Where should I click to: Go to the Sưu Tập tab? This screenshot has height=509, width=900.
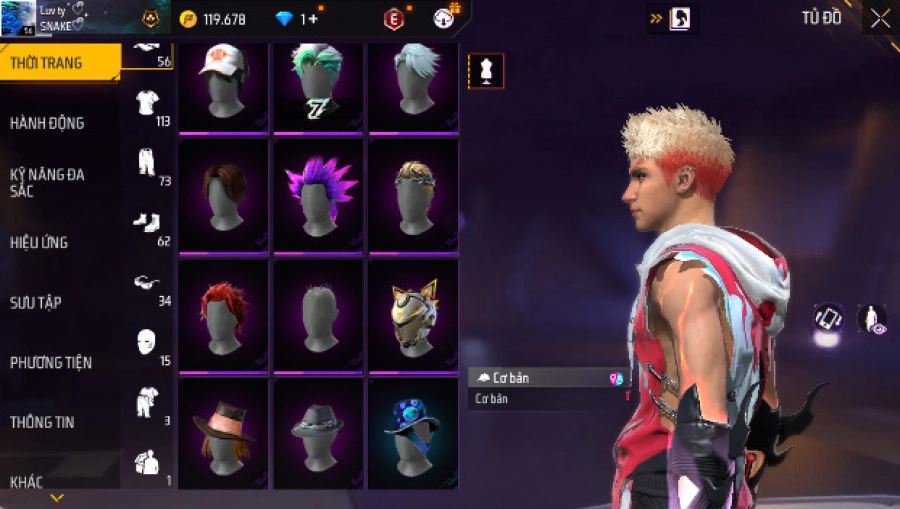click(x=36, y=302)
